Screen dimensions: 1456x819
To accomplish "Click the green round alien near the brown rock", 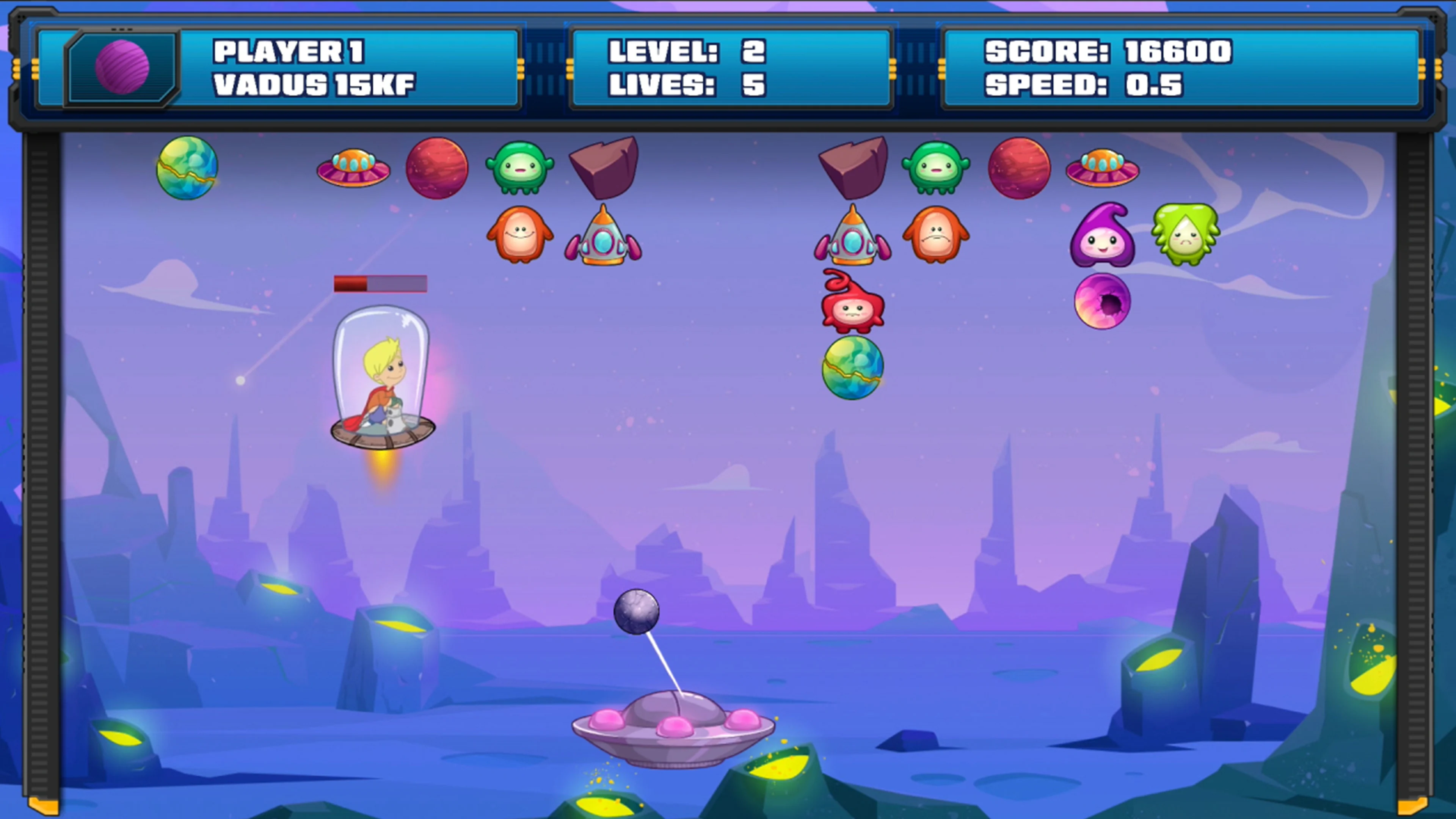I will 521,168.
